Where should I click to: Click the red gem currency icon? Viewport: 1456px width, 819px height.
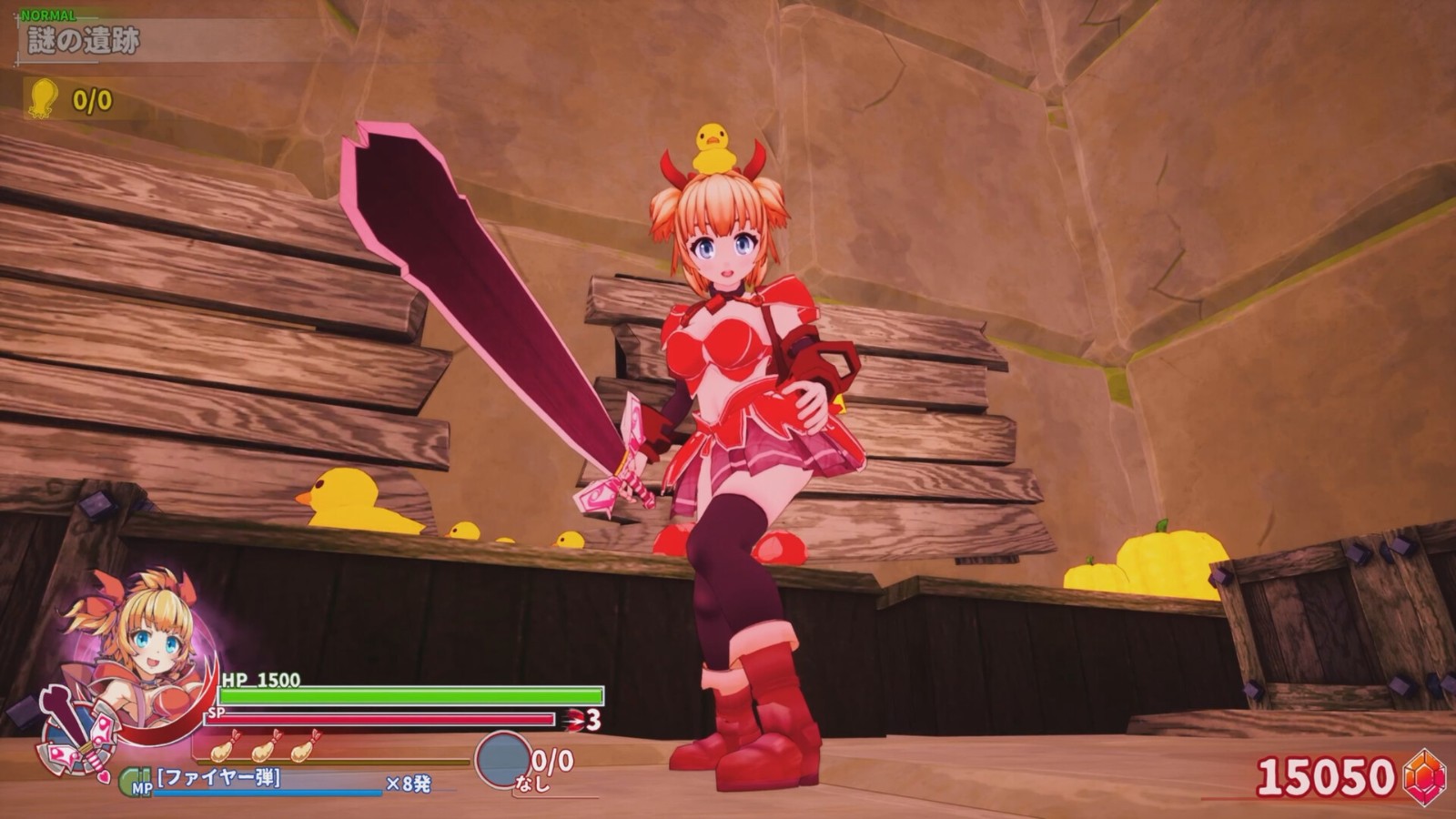[x=1424, y=776]
